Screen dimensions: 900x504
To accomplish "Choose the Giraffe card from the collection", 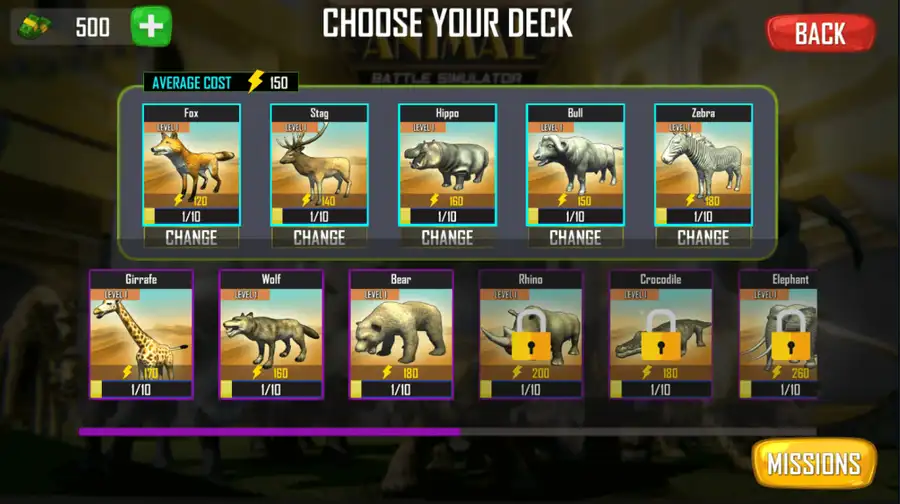I will coord(141,334).
